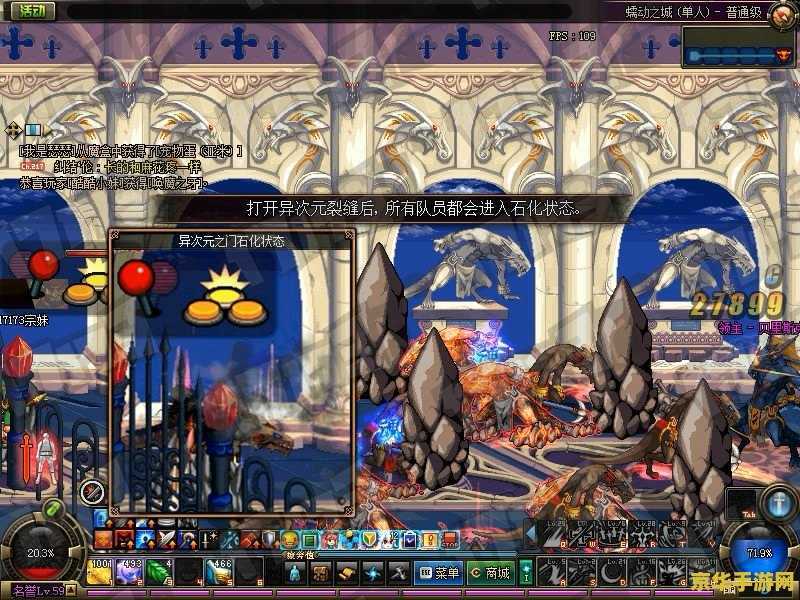Click the green square buff icon
Image resolution: width=800 pixels, height=600 pixels.
pyautogui.click(x=310, y=541)
